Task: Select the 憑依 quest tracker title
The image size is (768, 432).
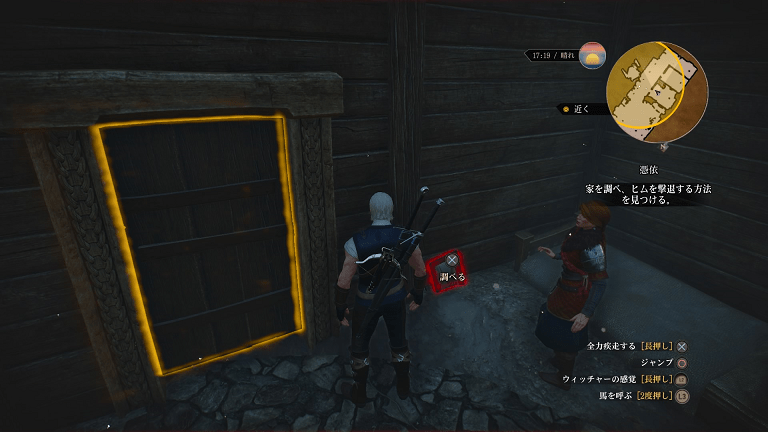Action: 649,171
